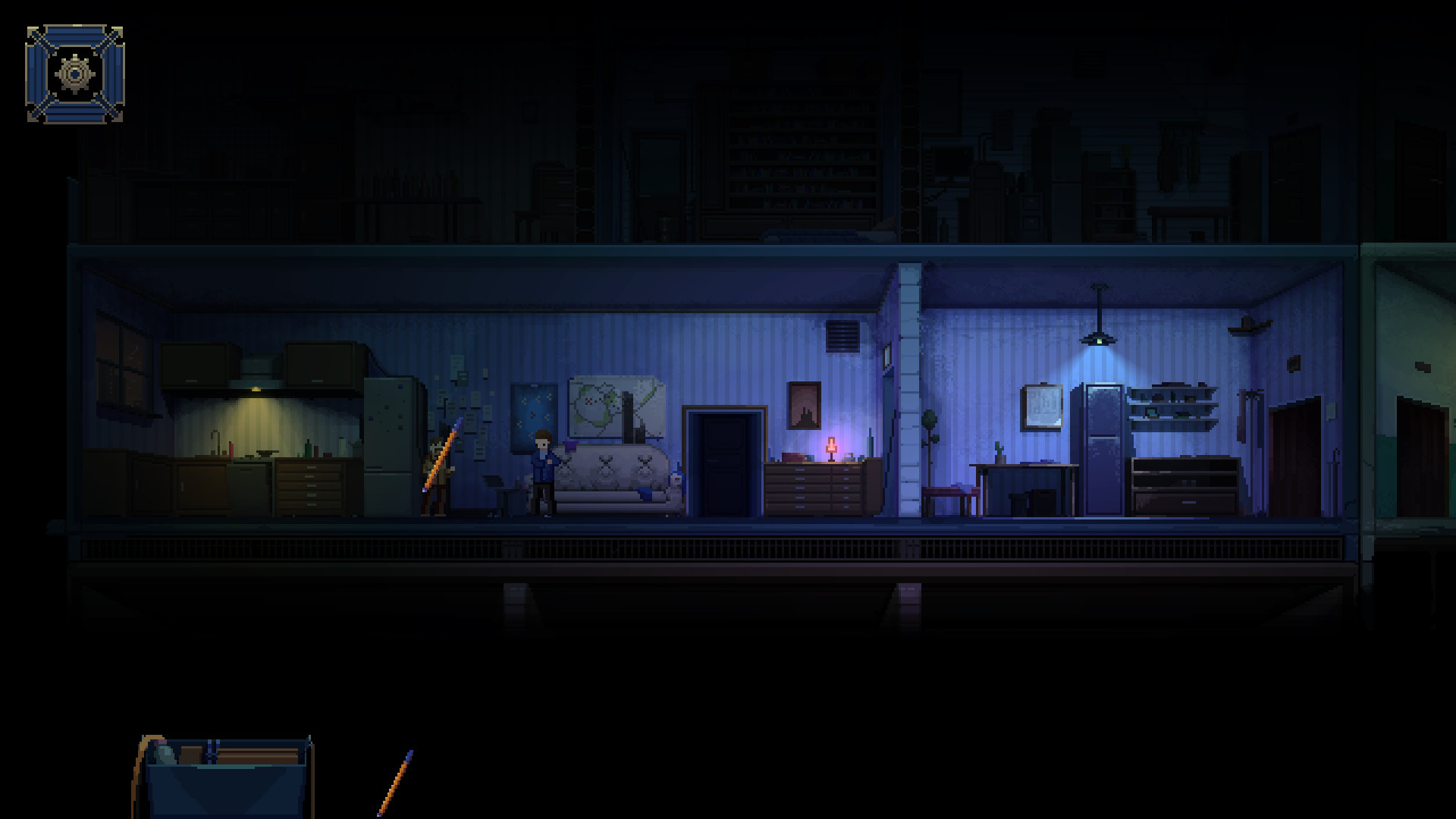The image size is (1456, 819).
Task: Select the pencil item in the inventory
Action: tap(394, 781)
